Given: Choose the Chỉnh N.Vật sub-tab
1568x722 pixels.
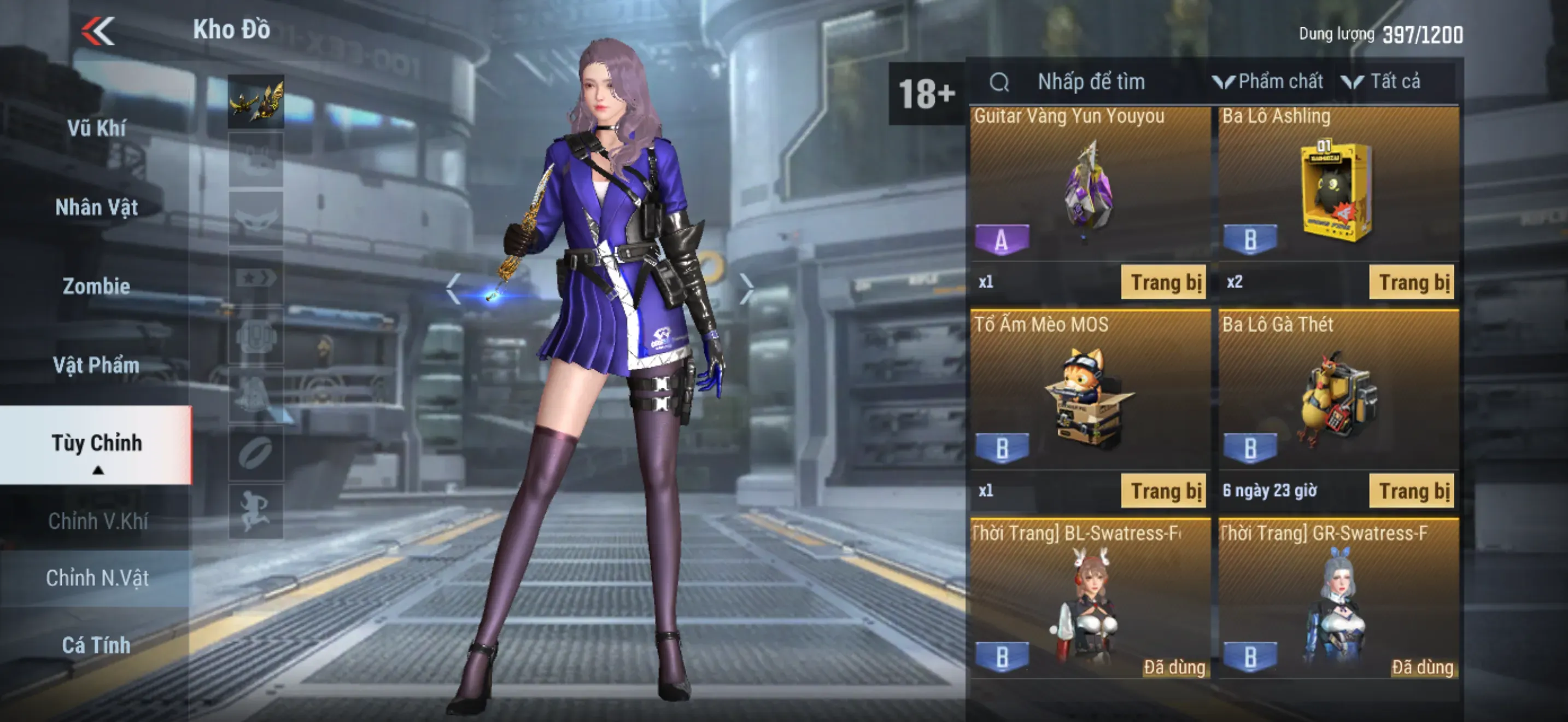Looking at the screenshot, I should [x=97, y=578].
